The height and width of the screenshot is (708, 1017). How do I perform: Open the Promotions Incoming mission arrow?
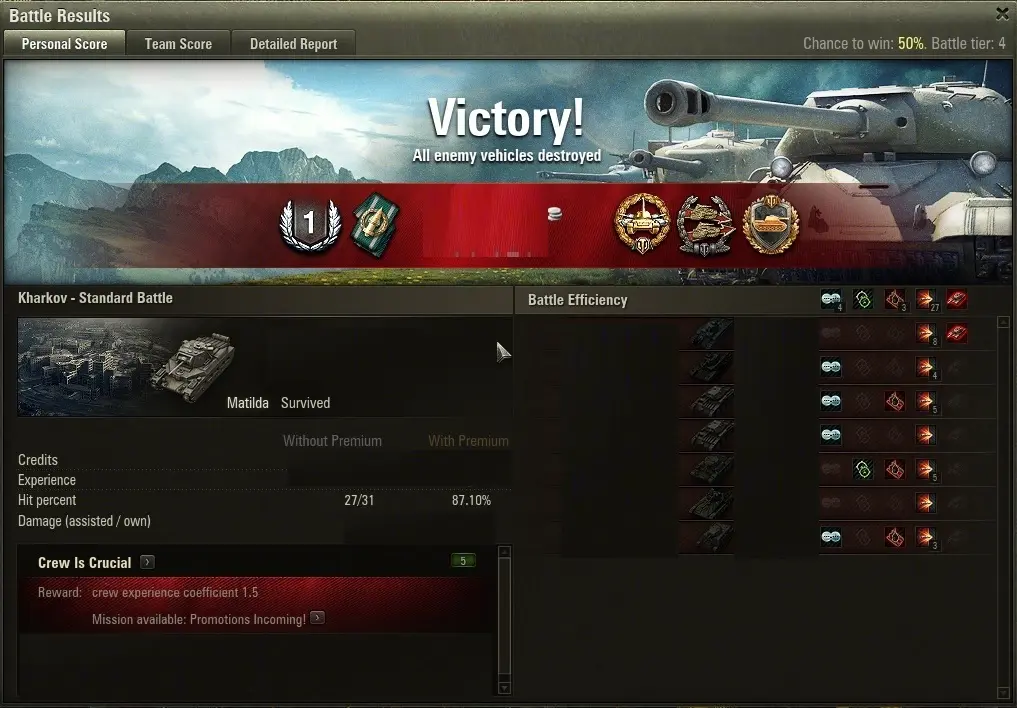point(317,618)
